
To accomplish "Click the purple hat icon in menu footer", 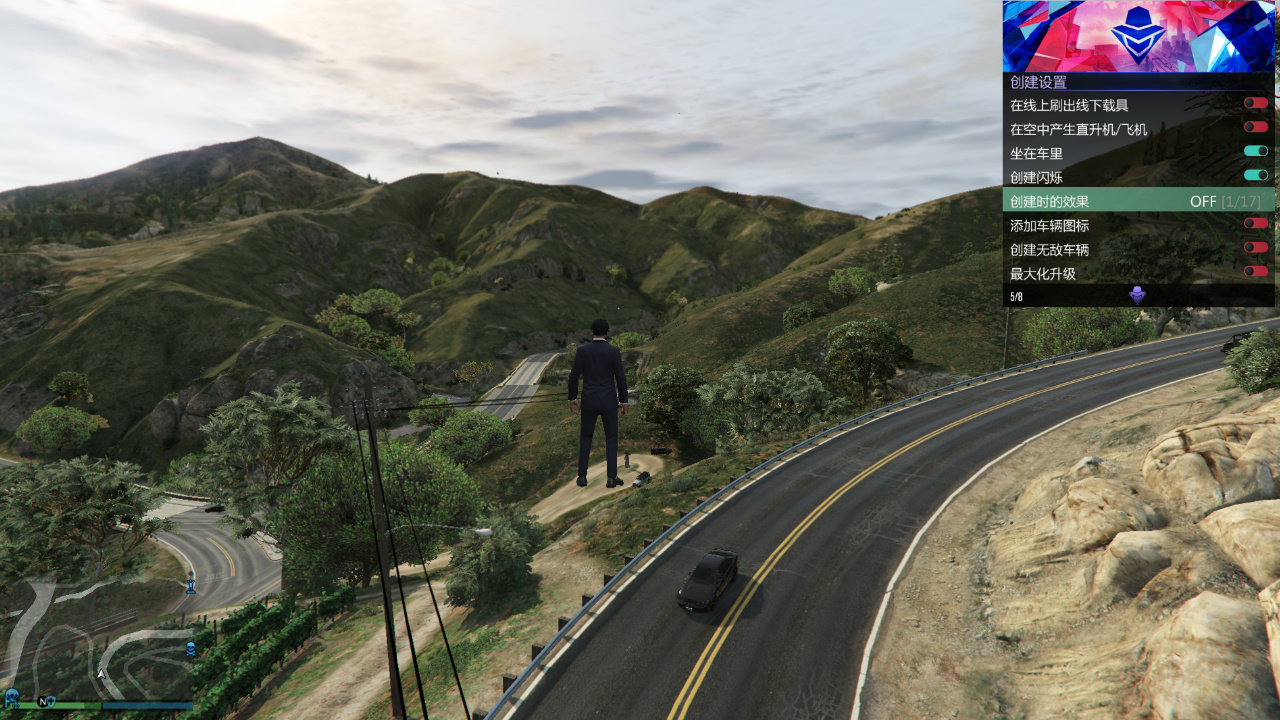I will (1137, 295).
